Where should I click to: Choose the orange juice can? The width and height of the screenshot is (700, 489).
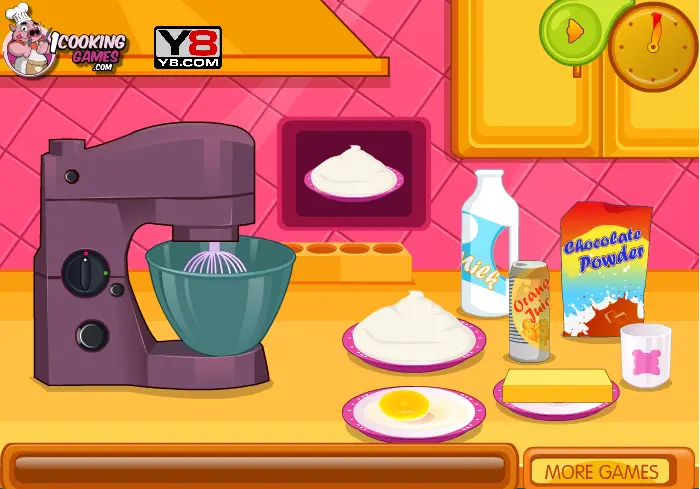pyautogui.click(x=529, y=309)
